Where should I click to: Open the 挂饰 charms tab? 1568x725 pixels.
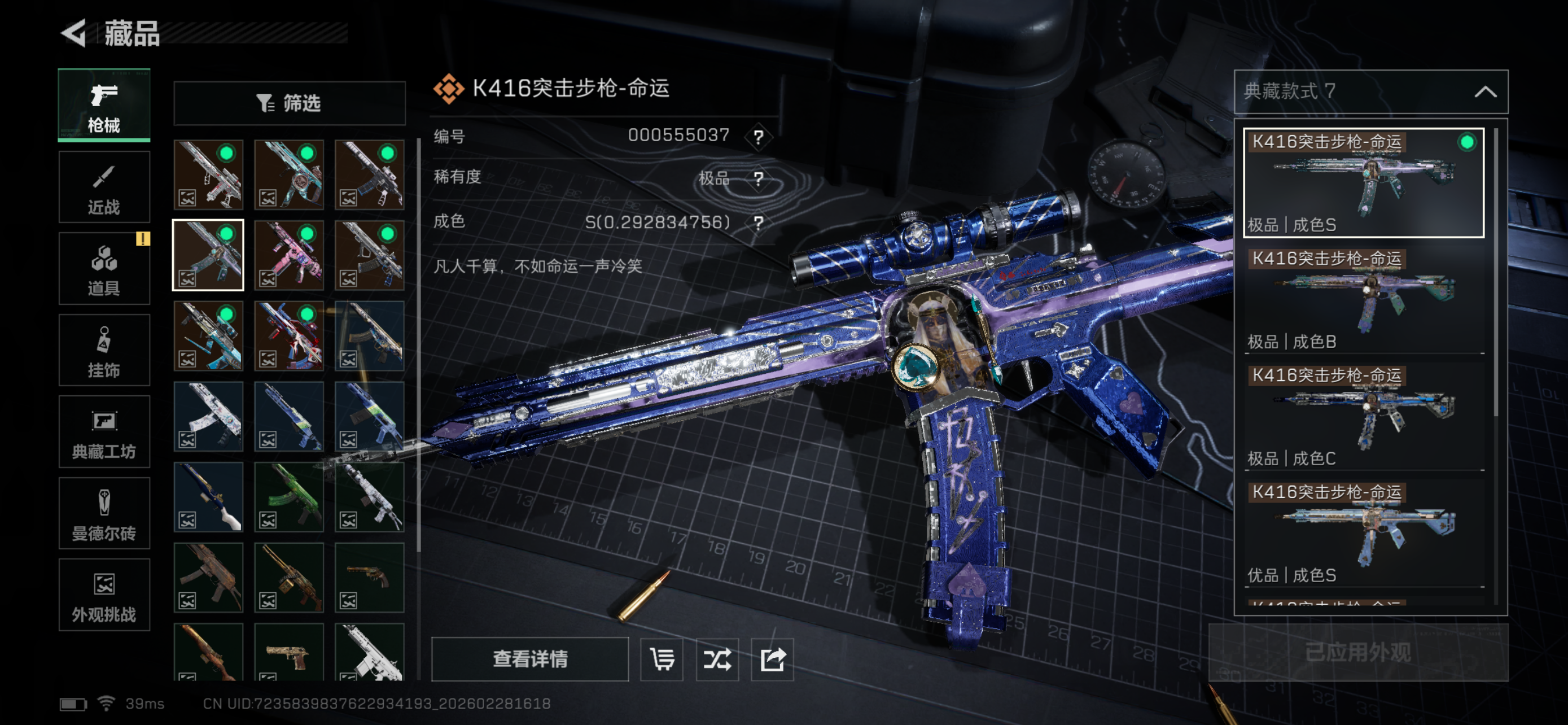point(104,350)
